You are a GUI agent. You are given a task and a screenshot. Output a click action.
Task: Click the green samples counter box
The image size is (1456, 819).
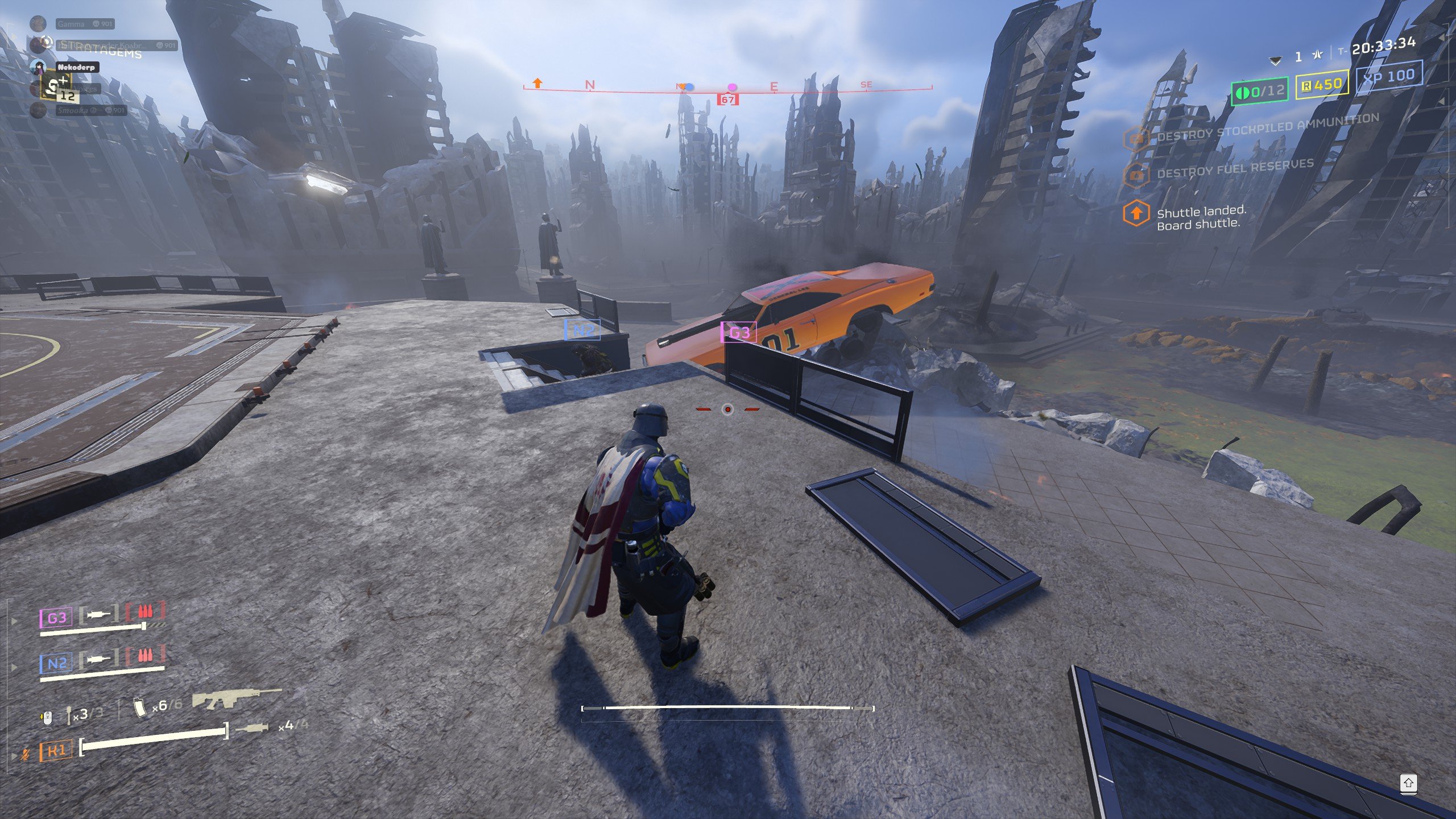pos(1259,91)
